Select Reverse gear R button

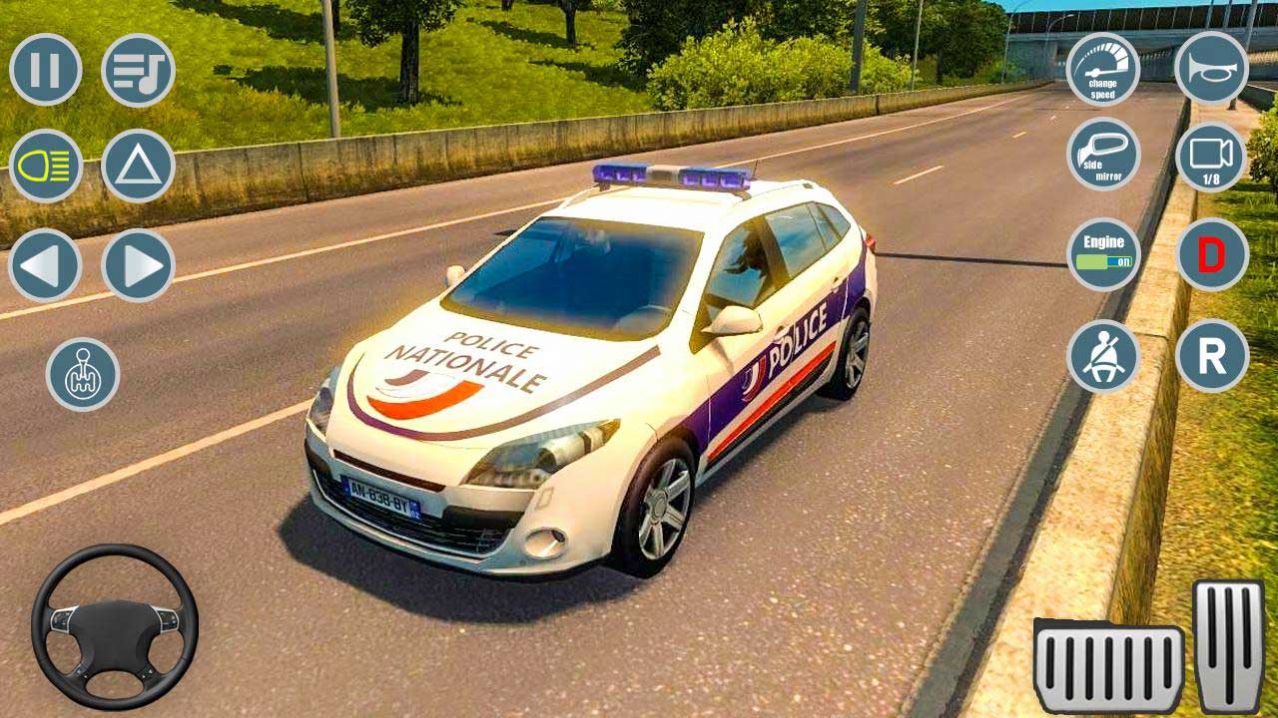click(1212, 355)
